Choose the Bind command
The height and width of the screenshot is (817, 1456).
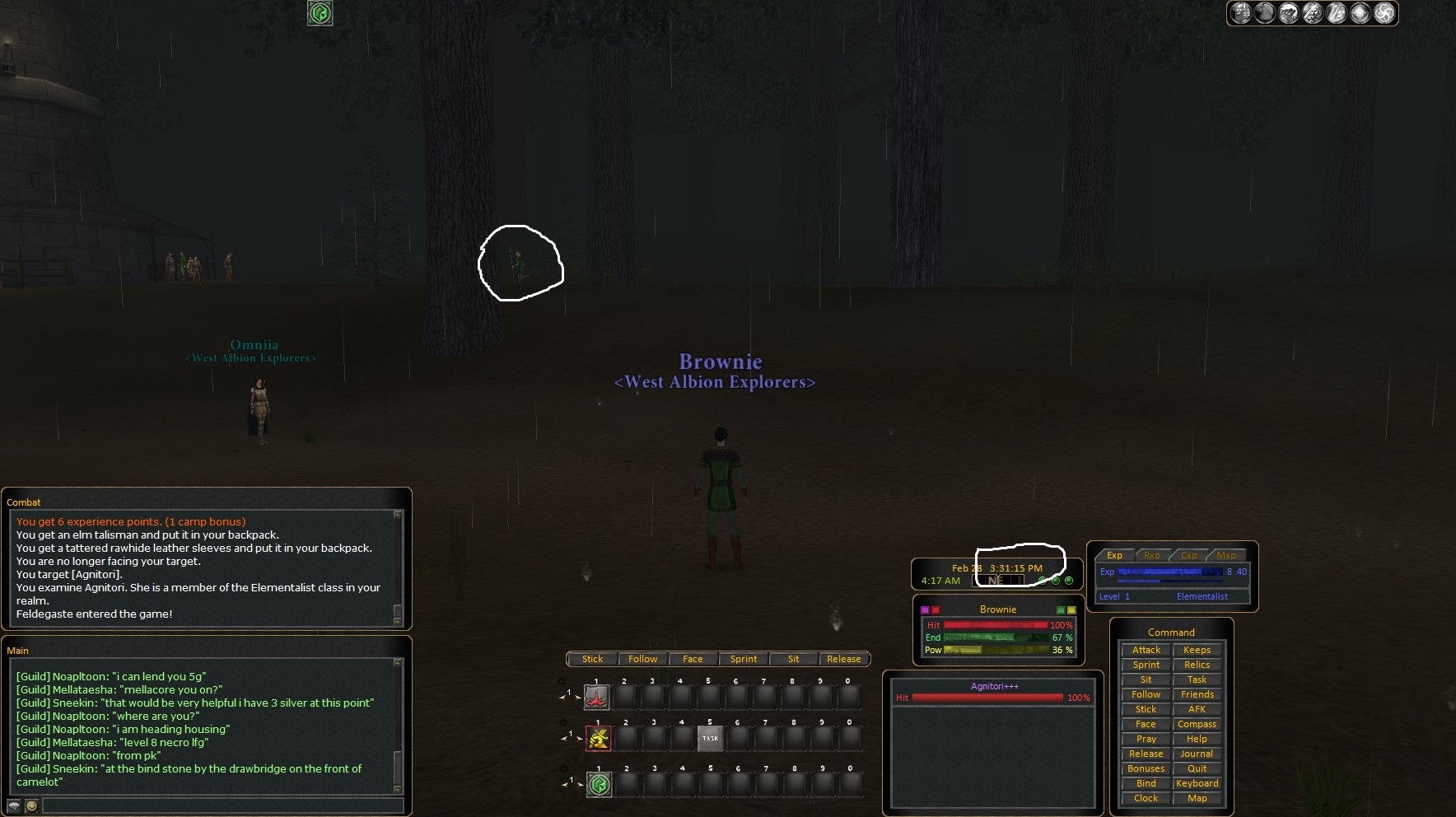(x=1146, y=783)
